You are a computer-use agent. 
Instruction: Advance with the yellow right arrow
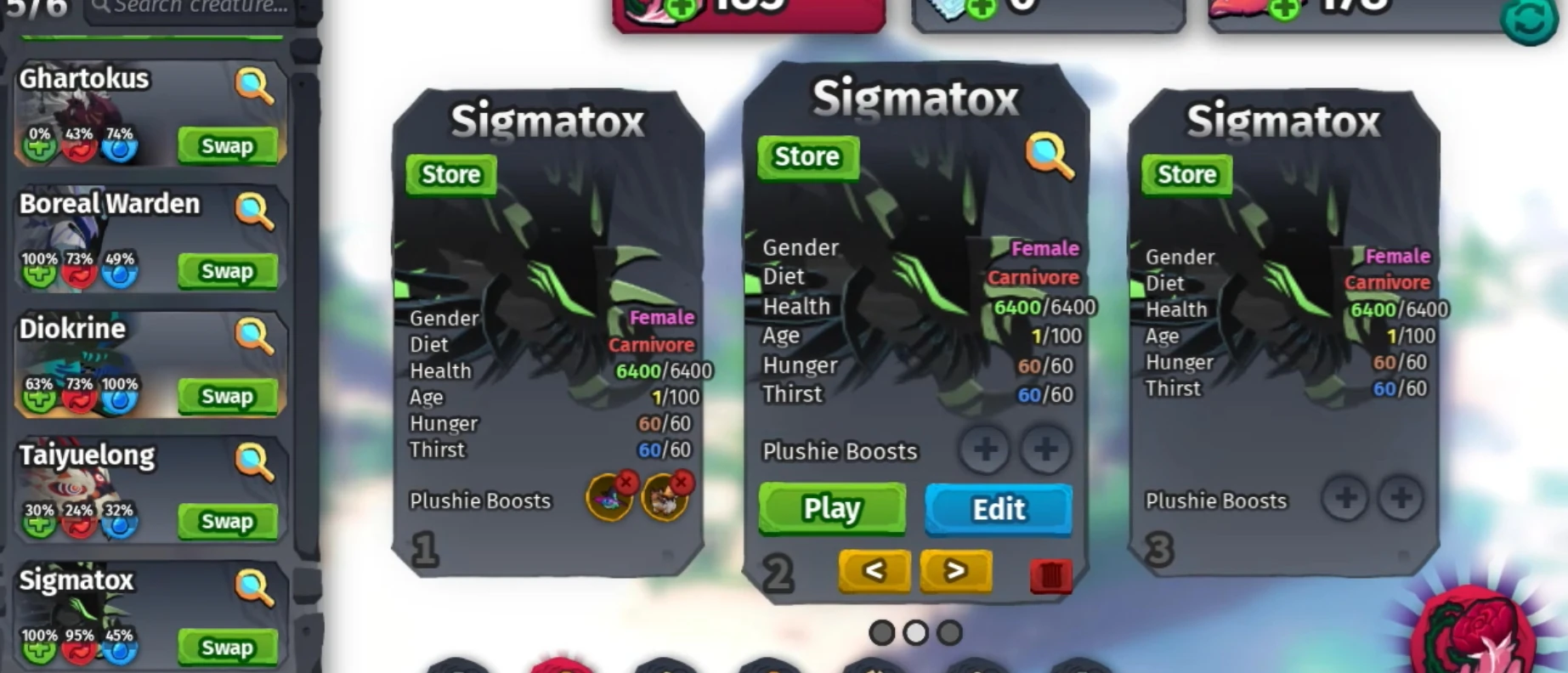click(x=956, y=570)
